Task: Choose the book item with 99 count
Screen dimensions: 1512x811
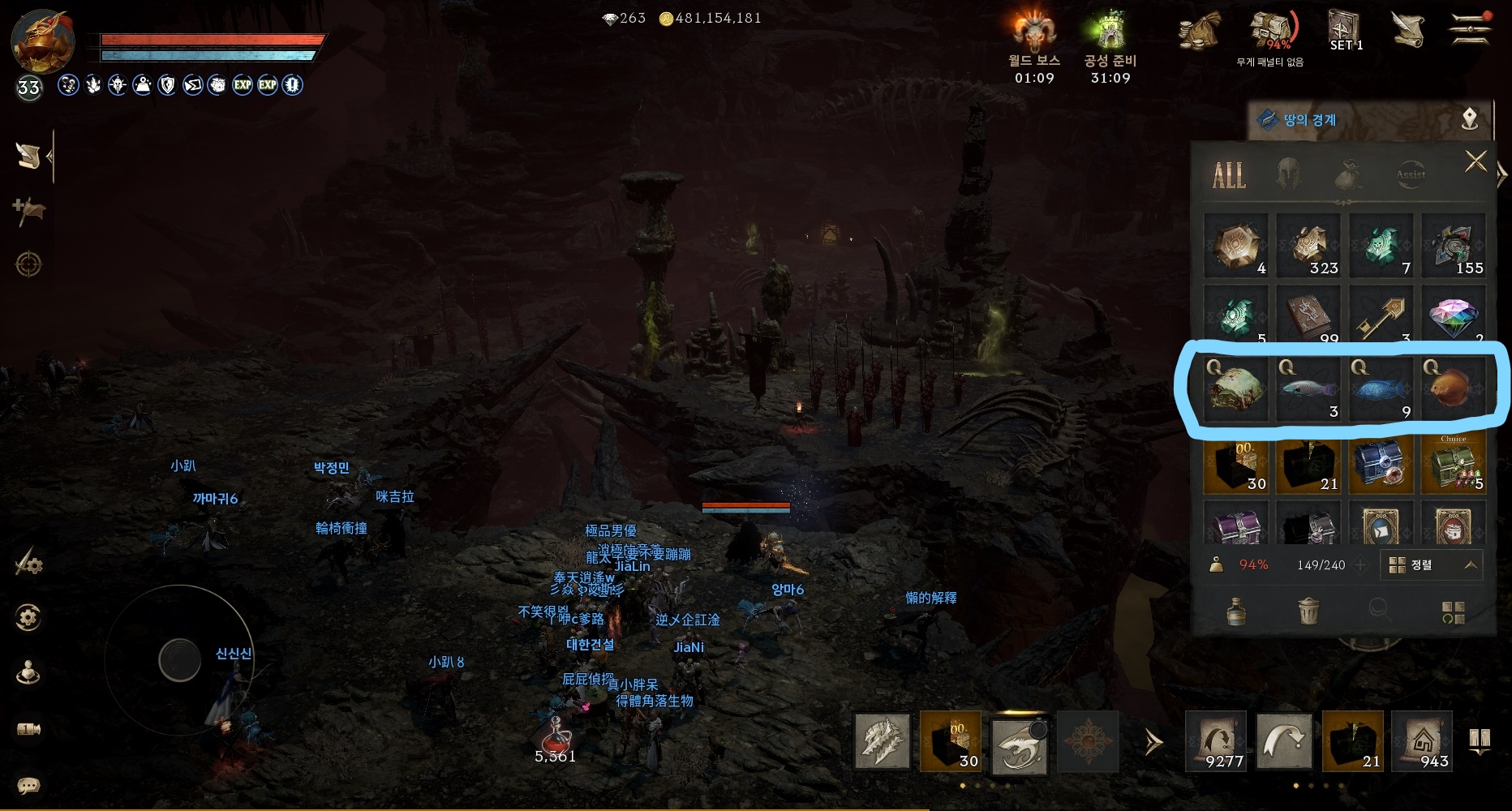Action: click(x=1308, y=316)
